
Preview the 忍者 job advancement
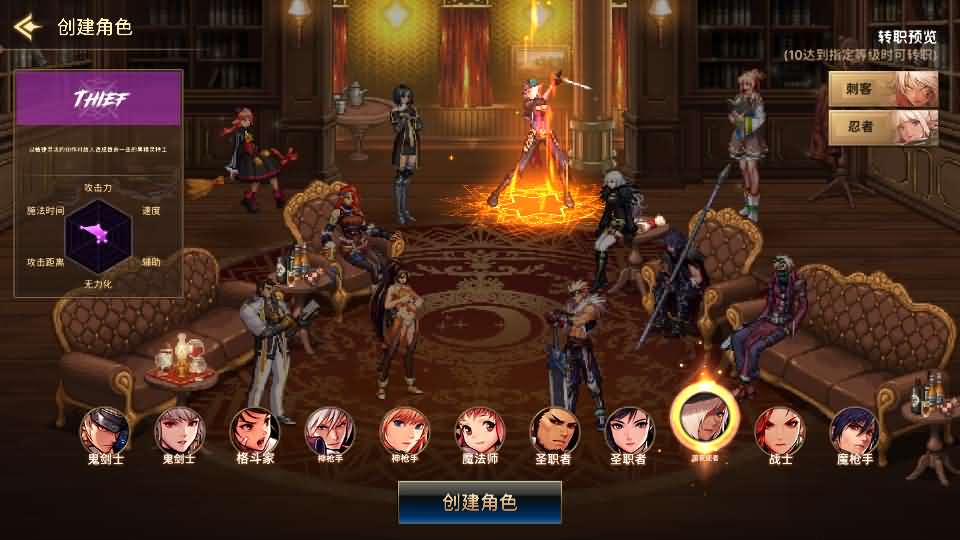coord(884,127)
